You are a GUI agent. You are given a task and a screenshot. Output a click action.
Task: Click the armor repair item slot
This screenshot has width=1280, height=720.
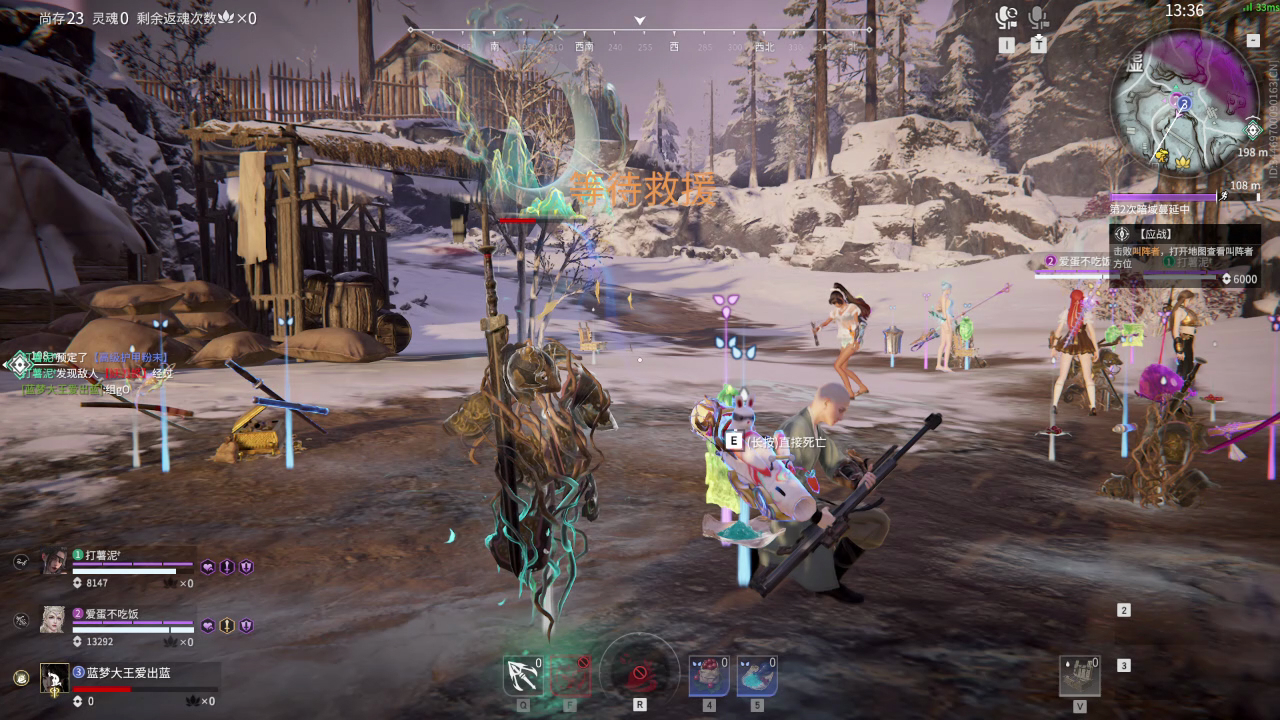(x=1080, y=676)
